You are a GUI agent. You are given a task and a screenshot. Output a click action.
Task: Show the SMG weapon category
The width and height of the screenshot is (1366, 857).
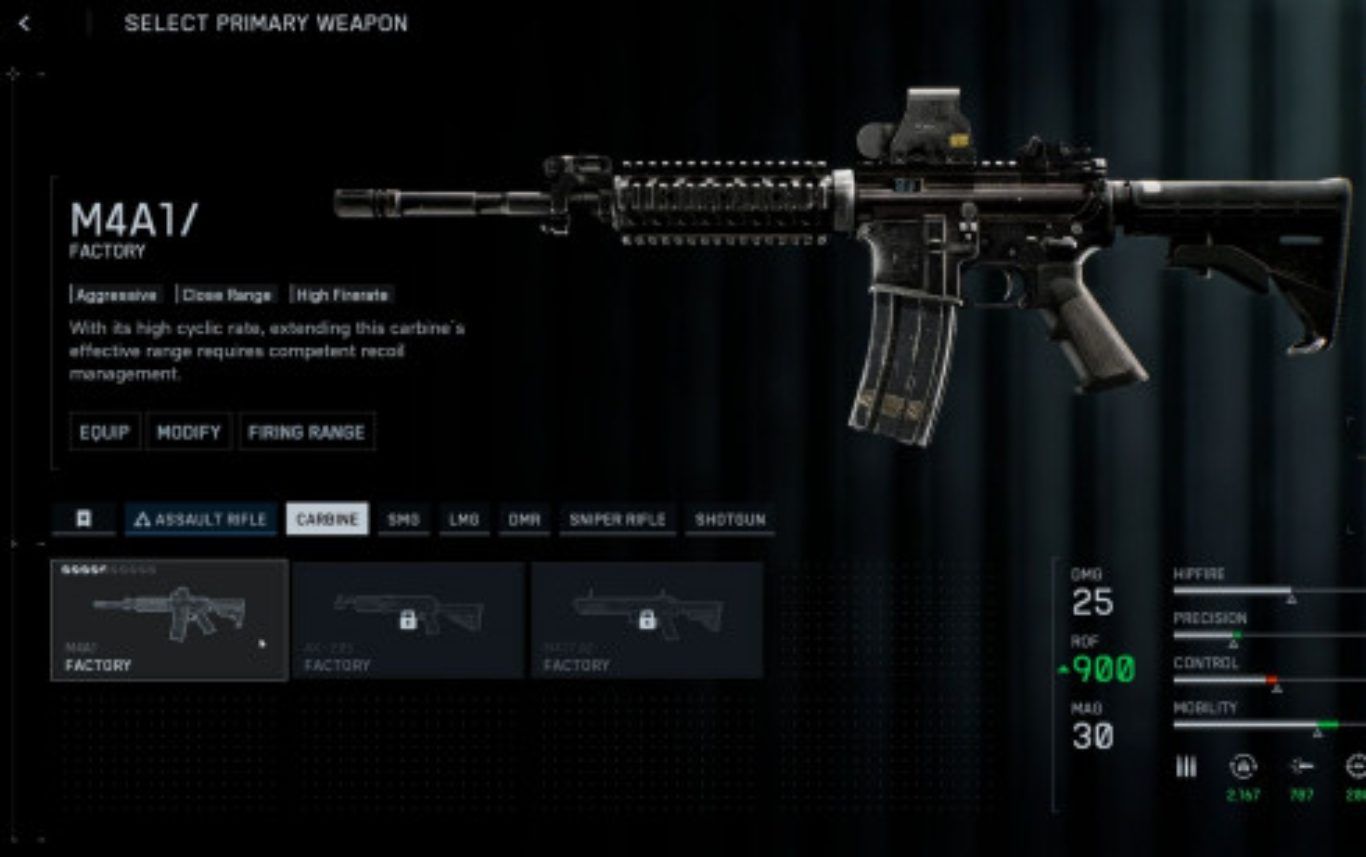coord(403,519)
